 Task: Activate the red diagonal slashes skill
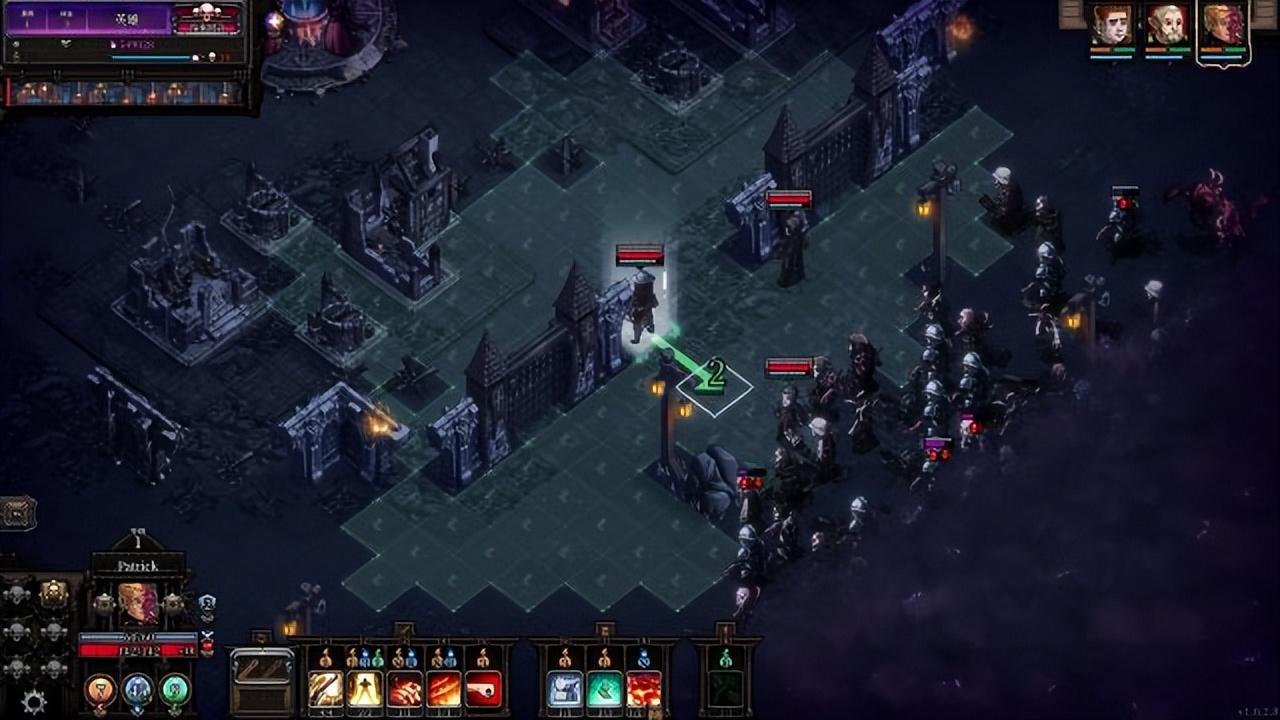point(444,688)
